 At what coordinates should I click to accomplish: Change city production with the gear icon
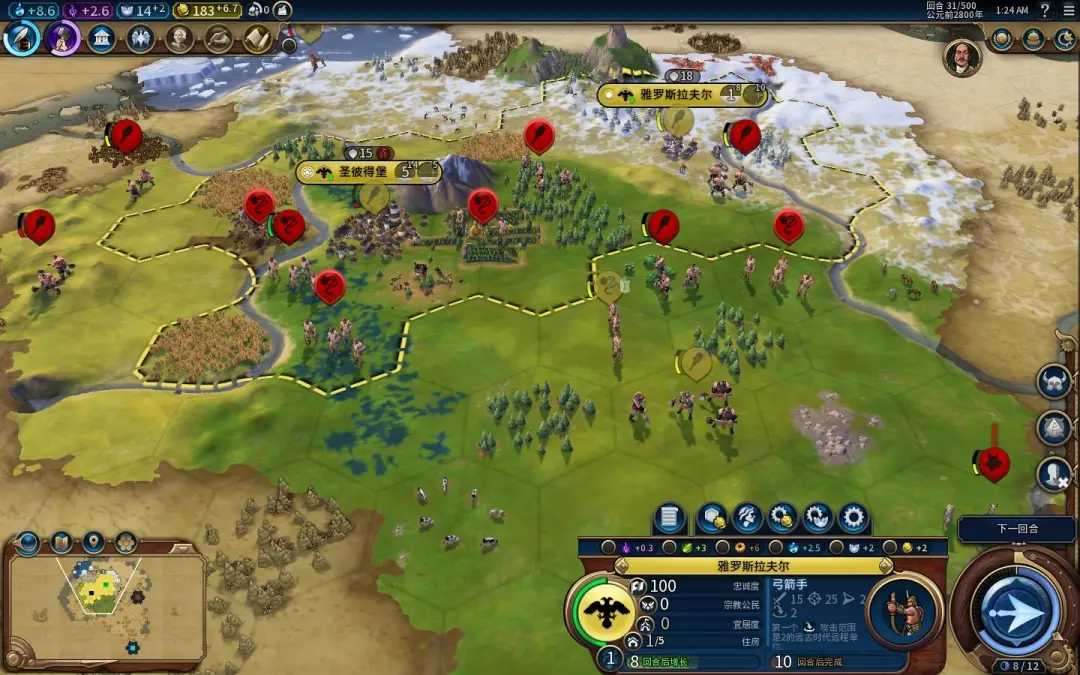[853, 518]
